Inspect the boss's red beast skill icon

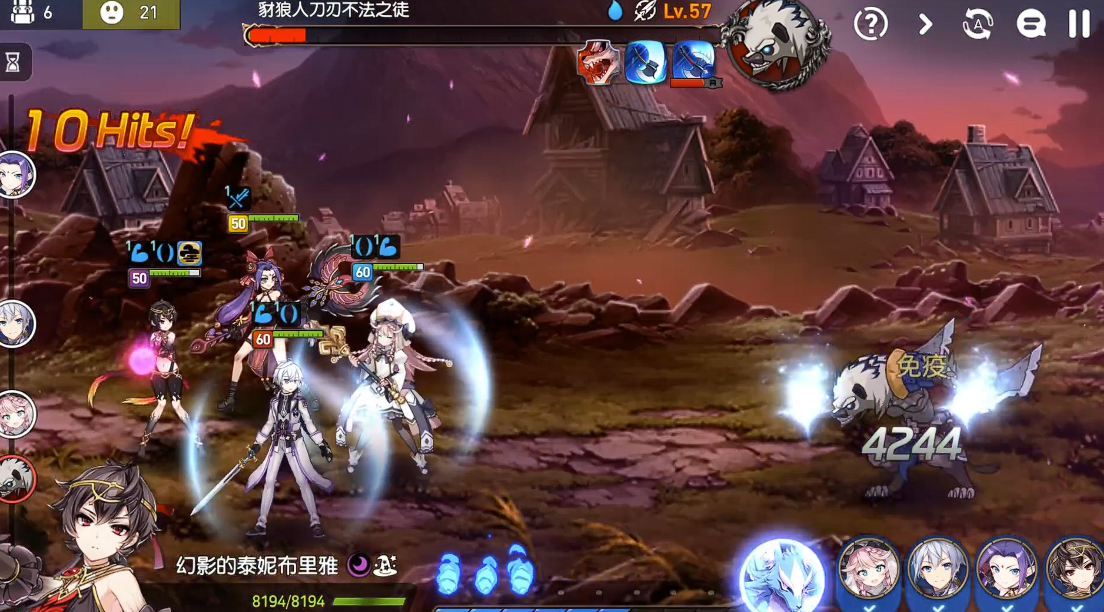(x=598, y=63)
